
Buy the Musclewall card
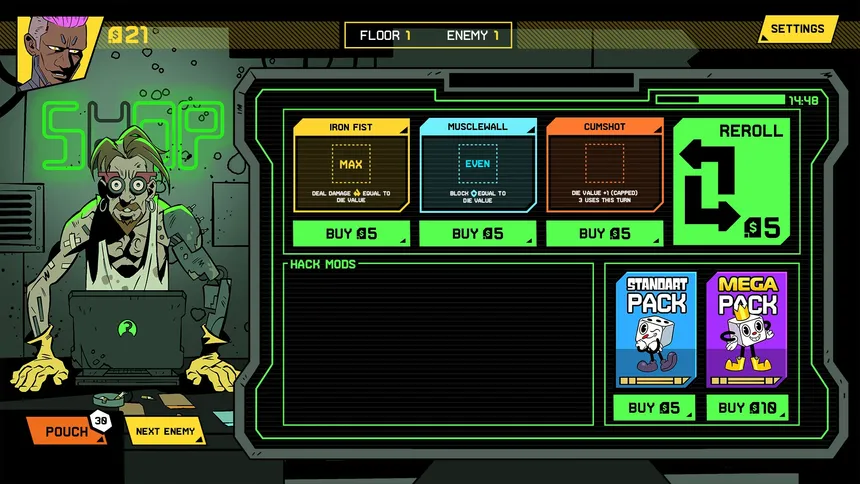coord(477,234)
